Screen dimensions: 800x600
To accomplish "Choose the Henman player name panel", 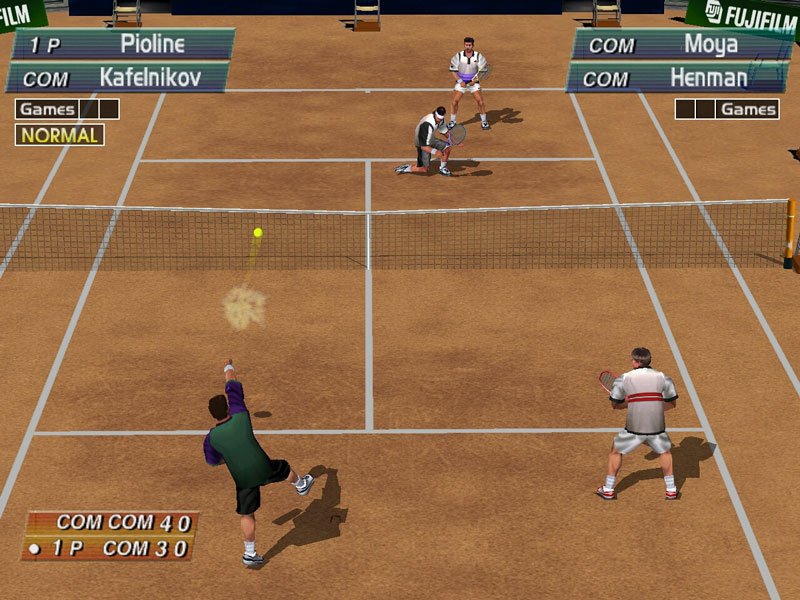I will click(672, 77).
